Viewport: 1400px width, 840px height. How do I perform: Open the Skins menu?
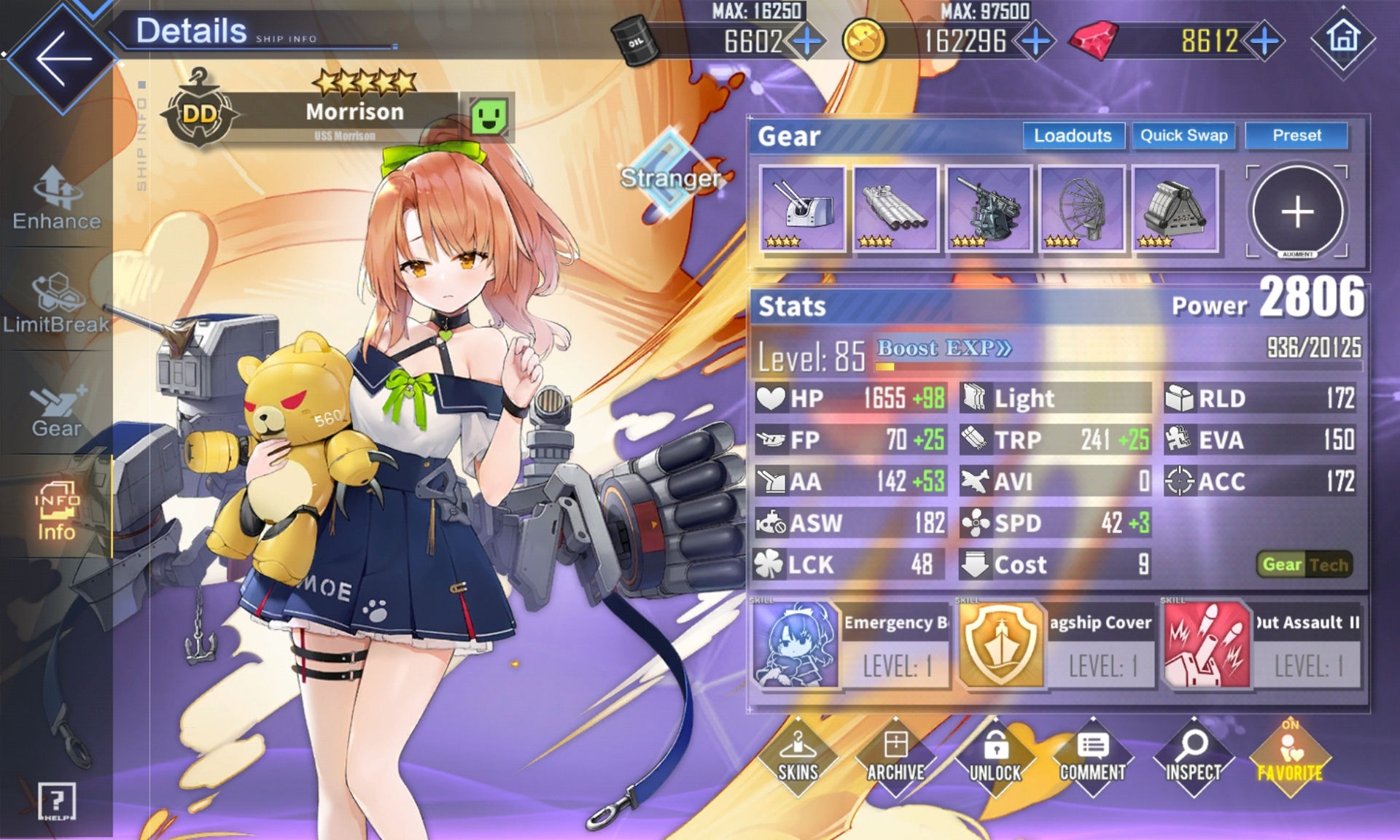pos(798,758)
